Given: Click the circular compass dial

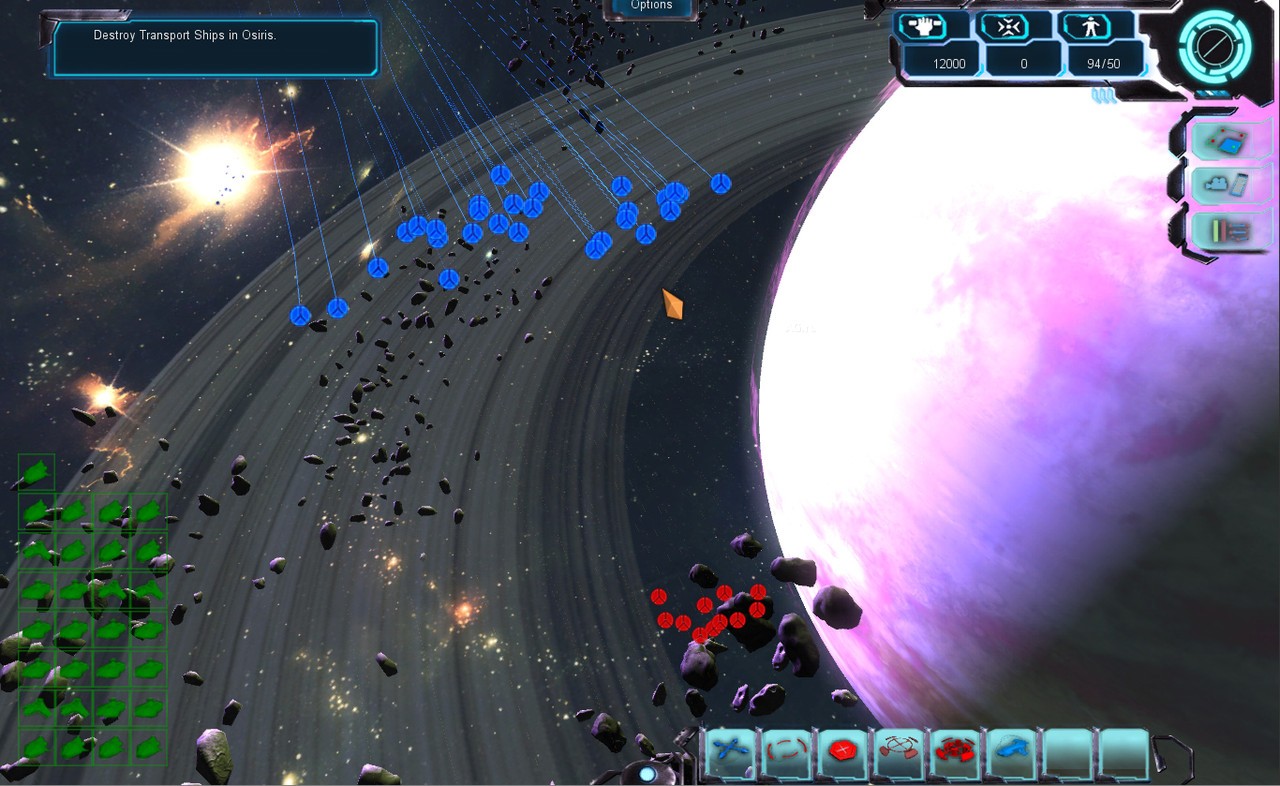Looking at the screenshot, I should pyautogui.click(x=1215, y=46).
